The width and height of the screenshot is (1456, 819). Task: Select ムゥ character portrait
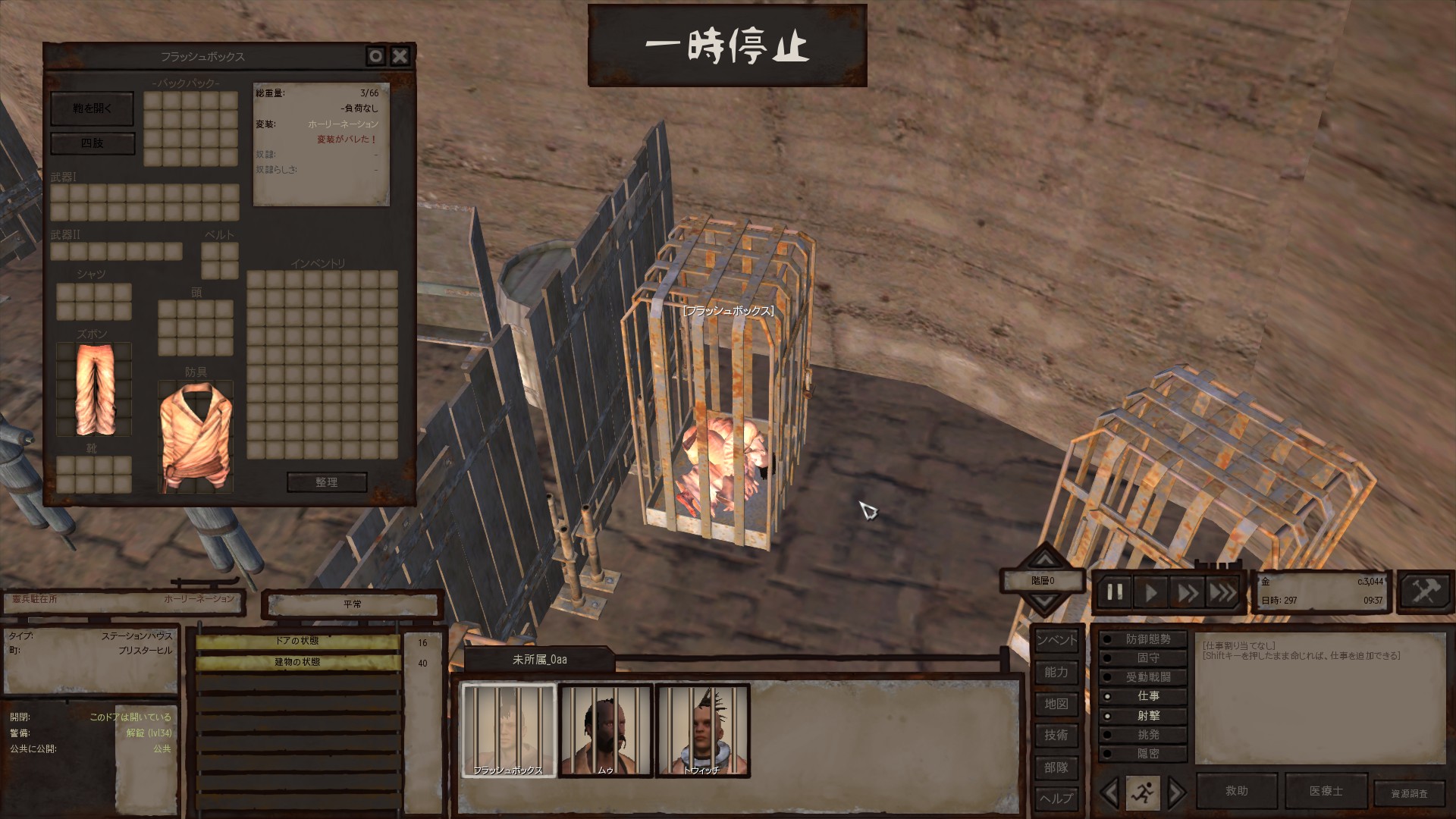(605, 730)
